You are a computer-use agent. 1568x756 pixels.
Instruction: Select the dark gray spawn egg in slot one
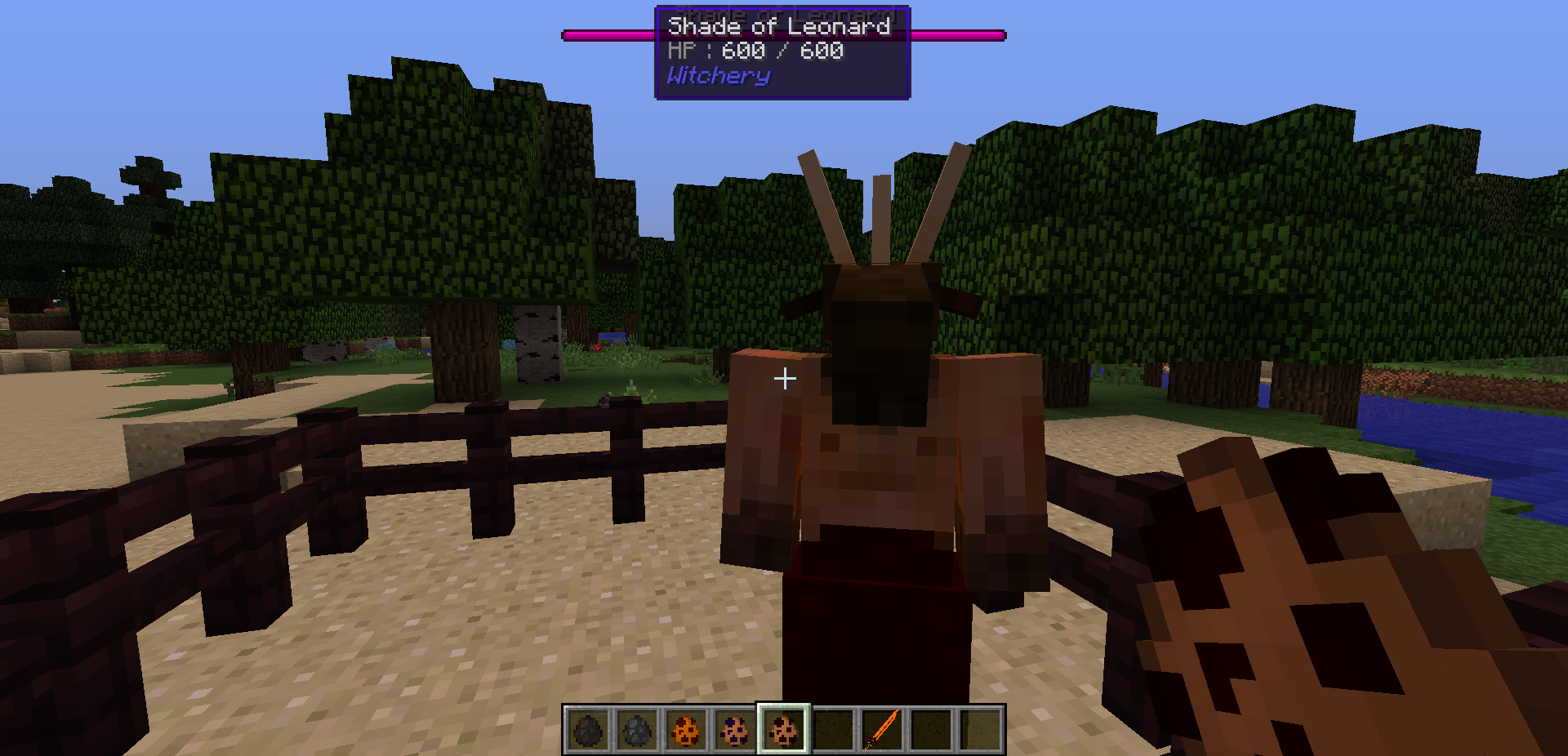(586, 732)
